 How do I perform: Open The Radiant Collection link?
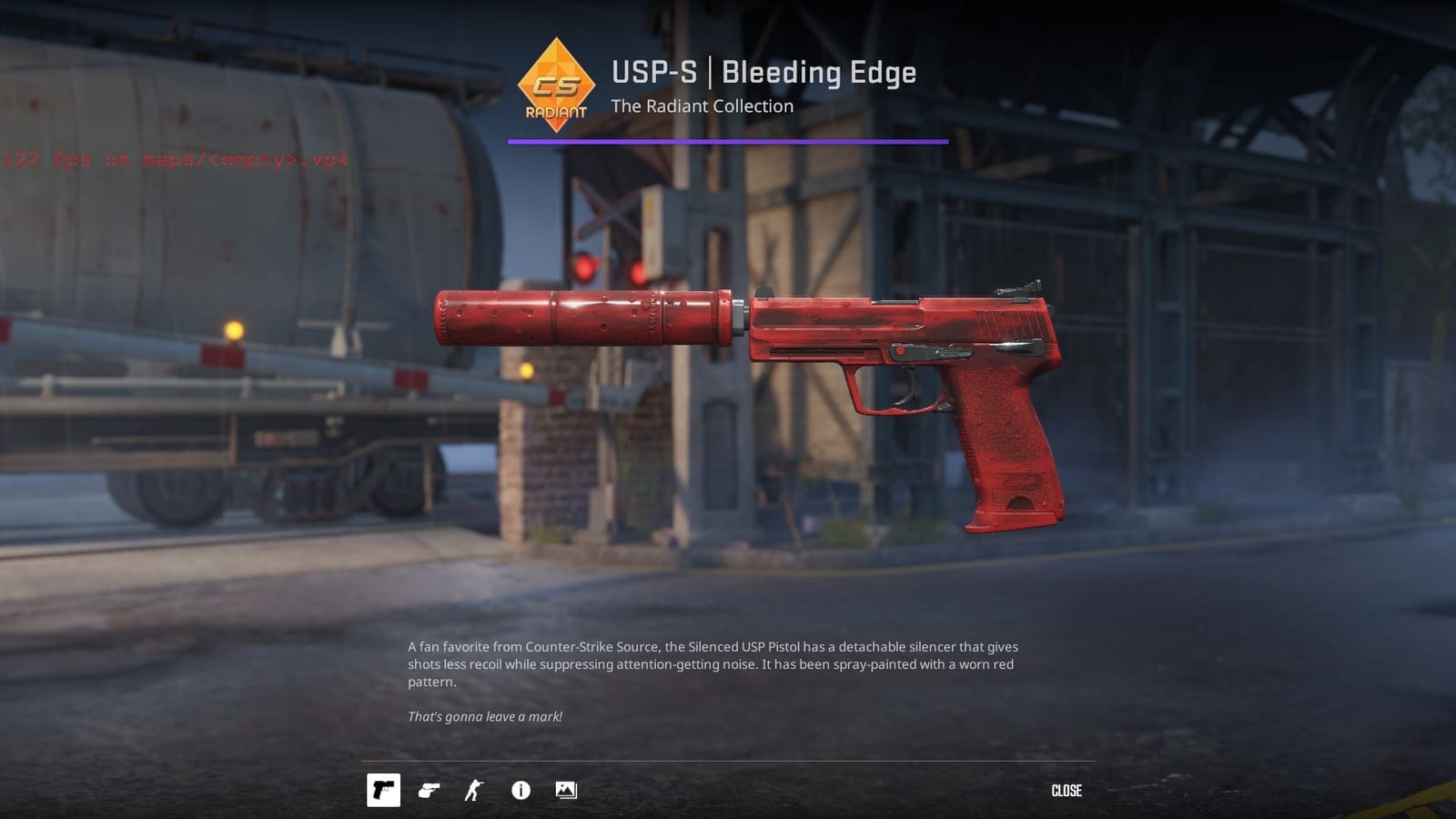coord(703,106)
